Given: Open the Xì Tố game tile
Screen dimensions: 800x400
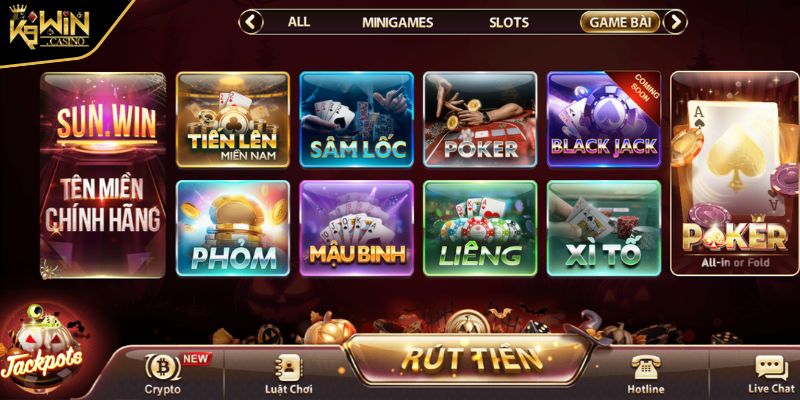Looking at the screenshot, I should pos(604,228).
